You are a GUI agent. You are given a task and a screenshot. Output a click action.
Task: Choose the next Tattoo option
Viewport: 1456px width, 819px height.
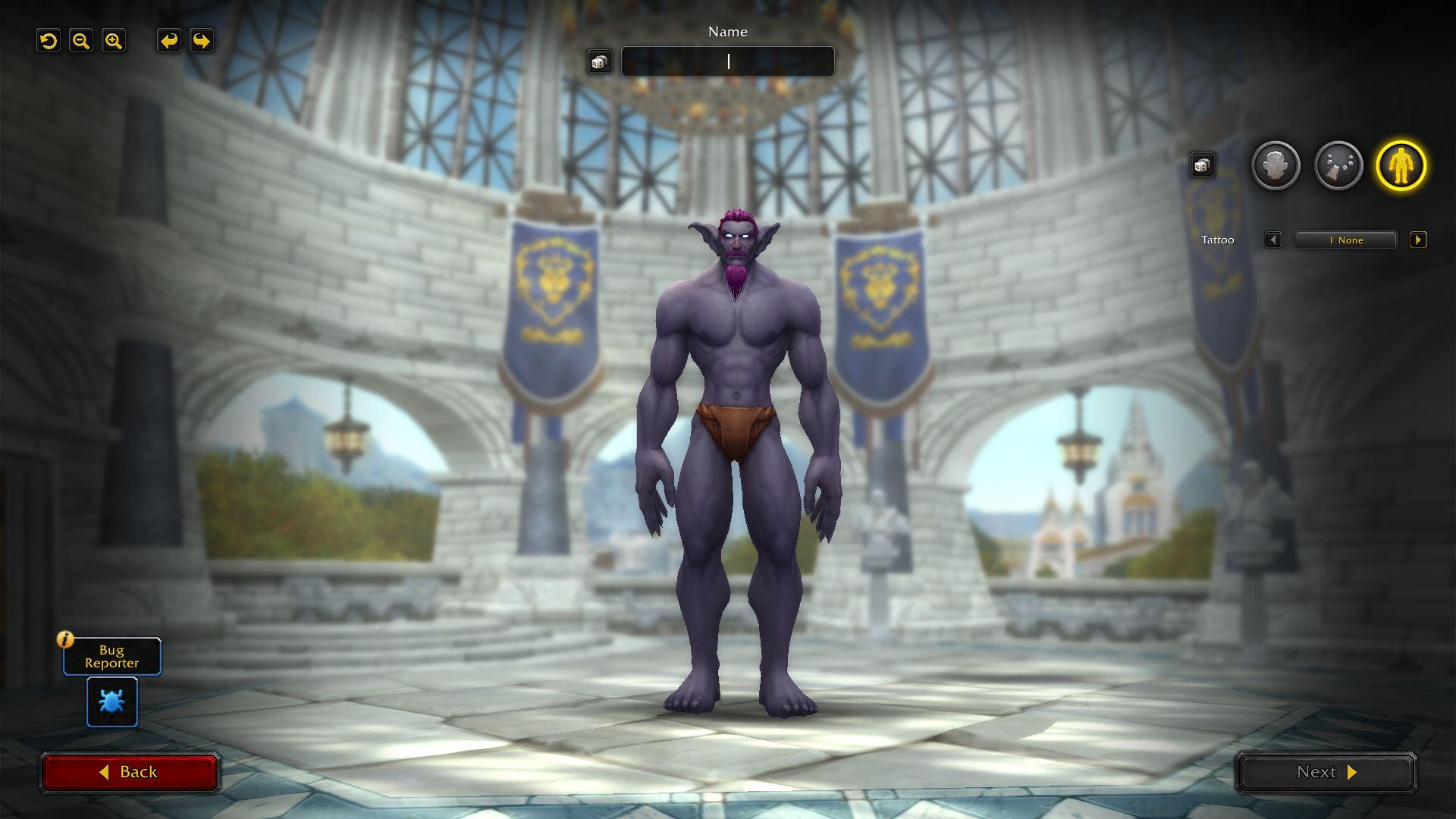[x=1418, y=240]
